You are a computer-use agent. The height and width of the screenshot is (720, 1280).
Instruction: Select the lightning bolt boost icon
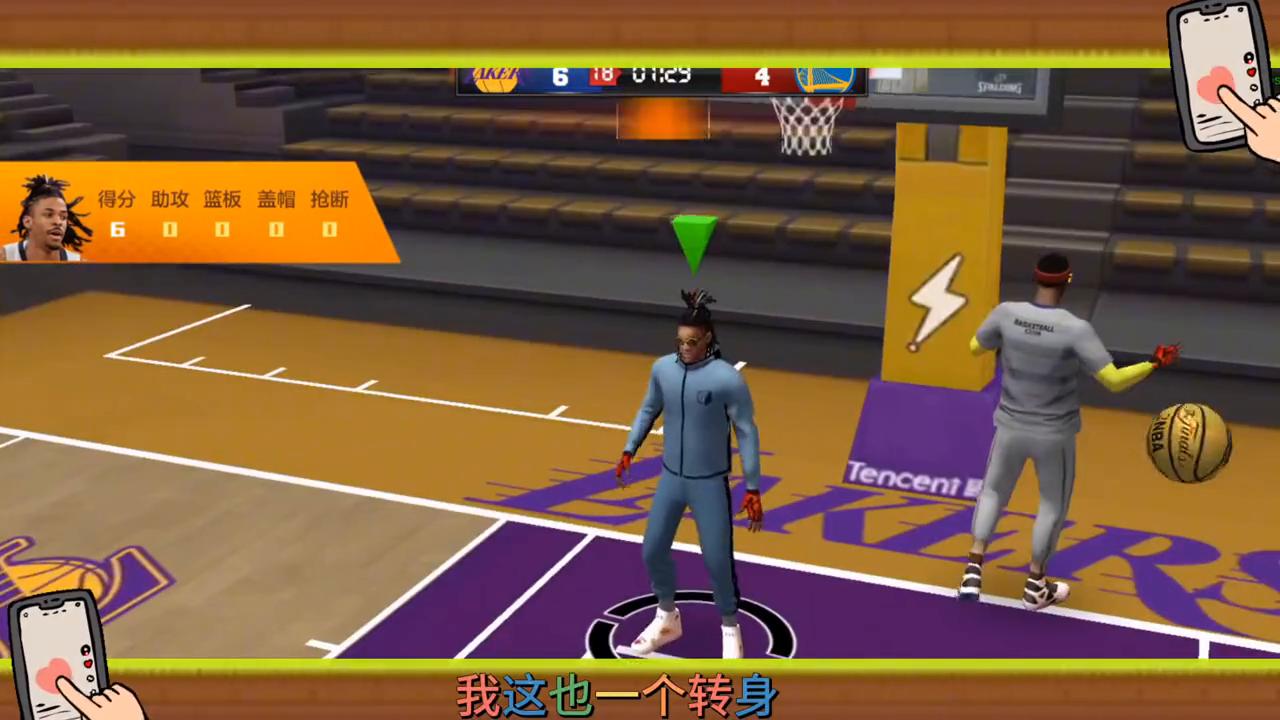tap(938, 300)
